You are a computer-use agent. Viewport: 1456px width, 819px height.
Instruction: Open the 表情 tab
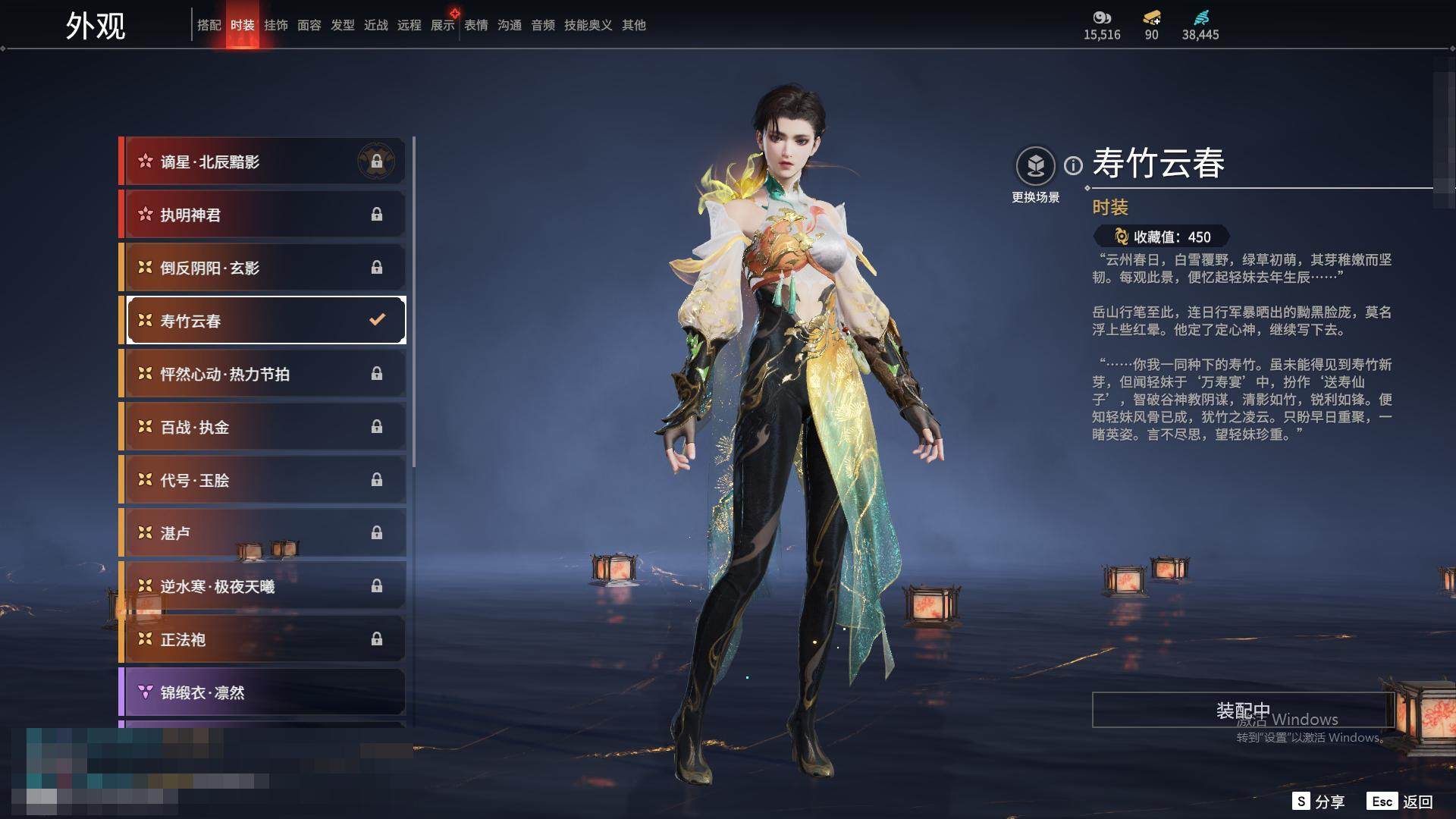tap(475, 25)
